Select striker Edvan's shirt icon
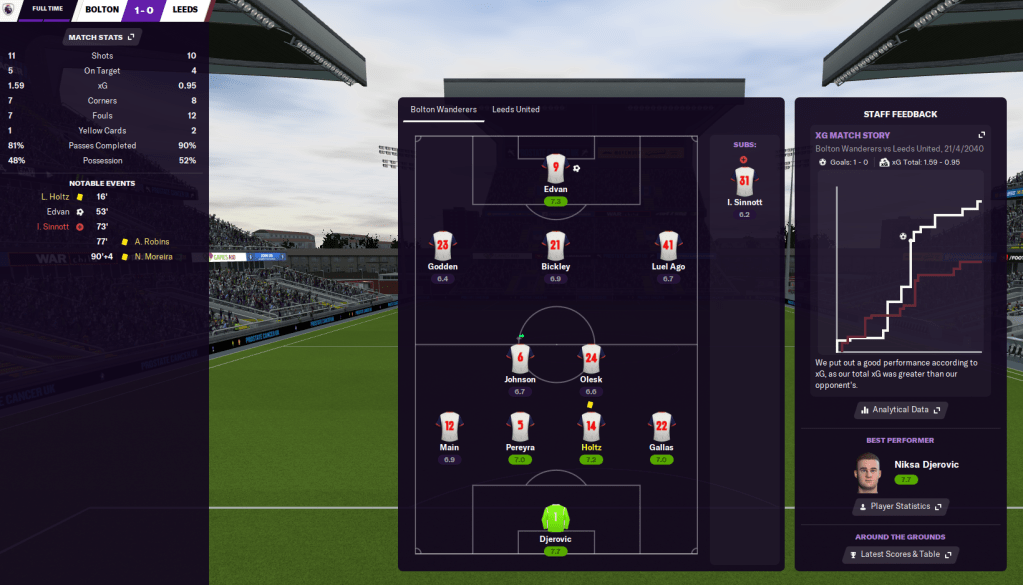The image size is (1023, 585). (x=557, y=168)
